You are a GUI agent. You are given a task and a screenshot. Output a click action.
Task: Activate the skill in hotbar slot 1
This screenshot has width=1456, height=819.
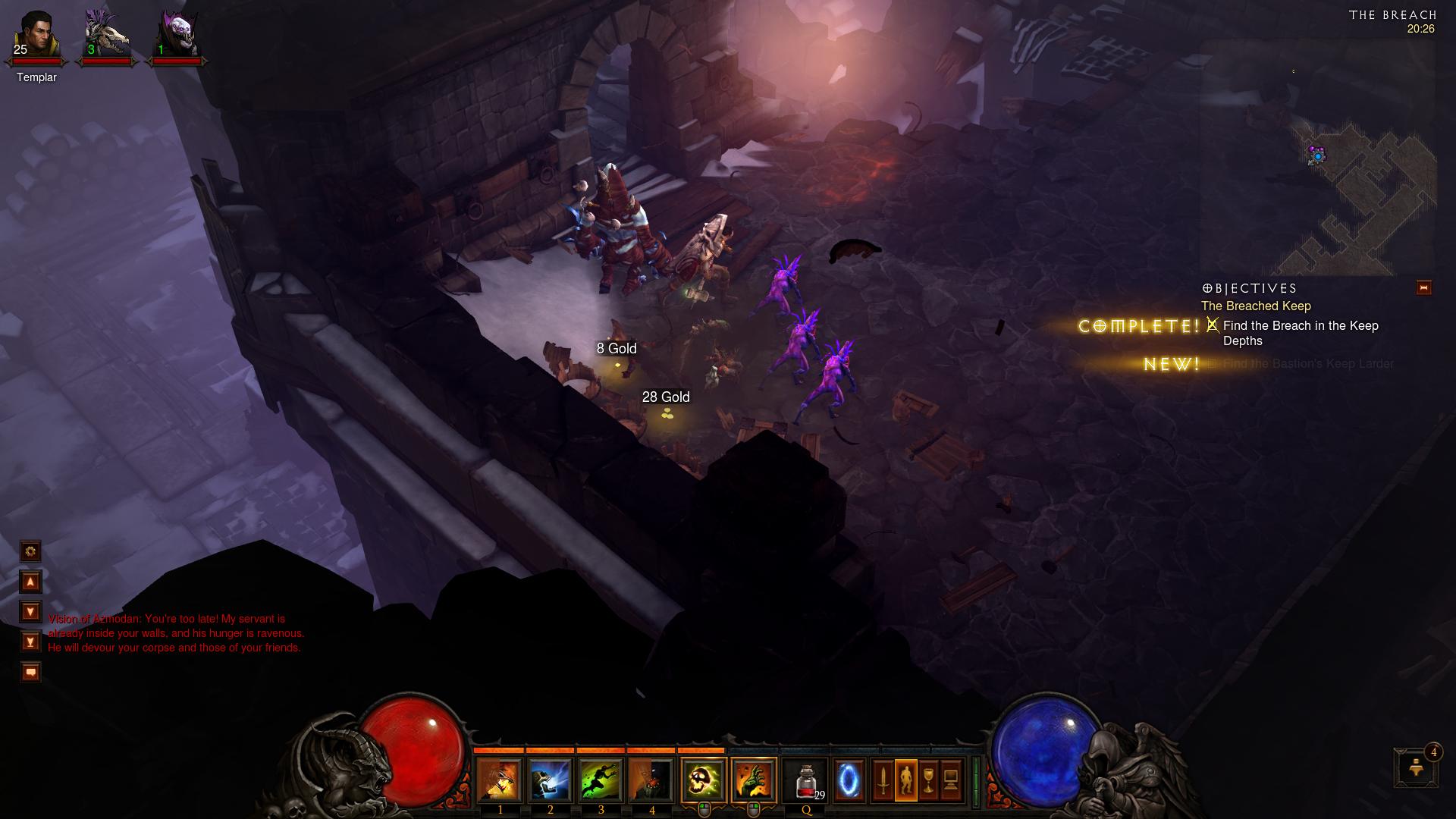pyautogui.click(x=500, y=780)
